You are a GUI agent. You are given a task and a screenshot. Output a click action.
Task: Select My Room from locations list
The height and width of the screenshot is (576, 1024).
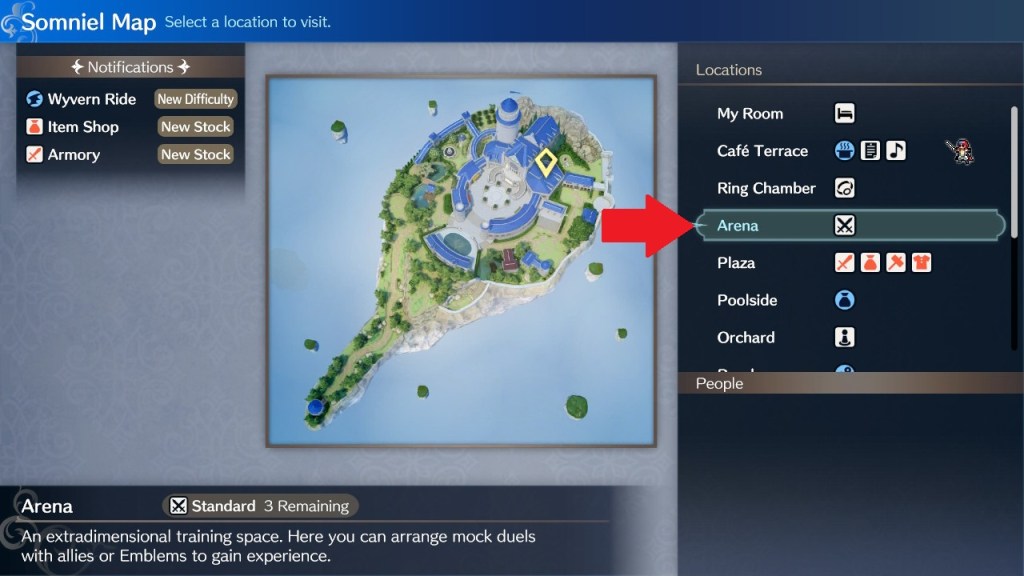coord(750,114)
